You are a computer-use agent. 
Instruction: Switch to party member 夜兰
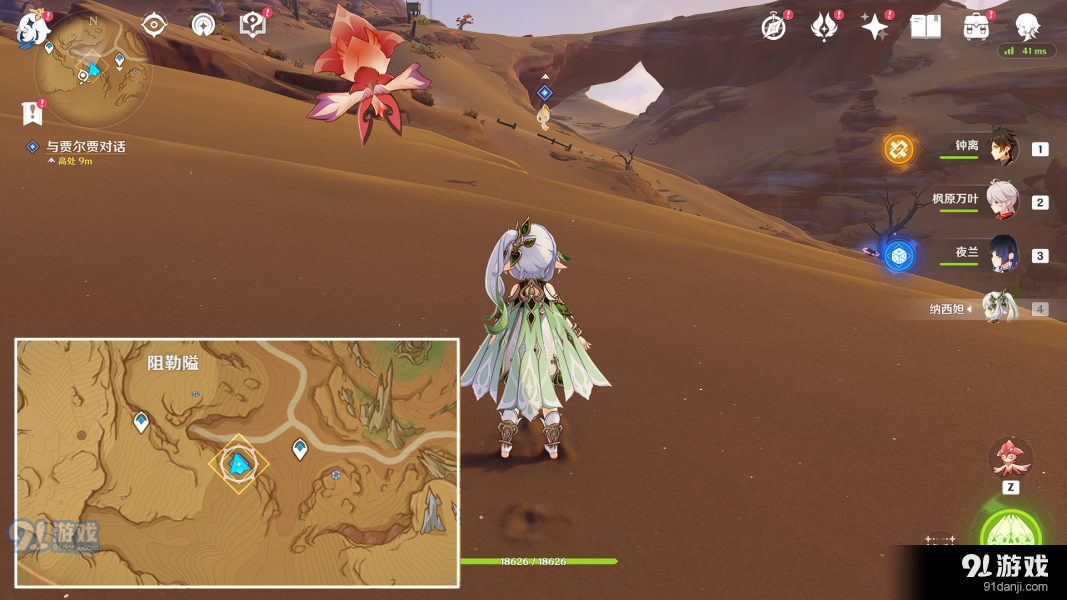click(1002, 254)
